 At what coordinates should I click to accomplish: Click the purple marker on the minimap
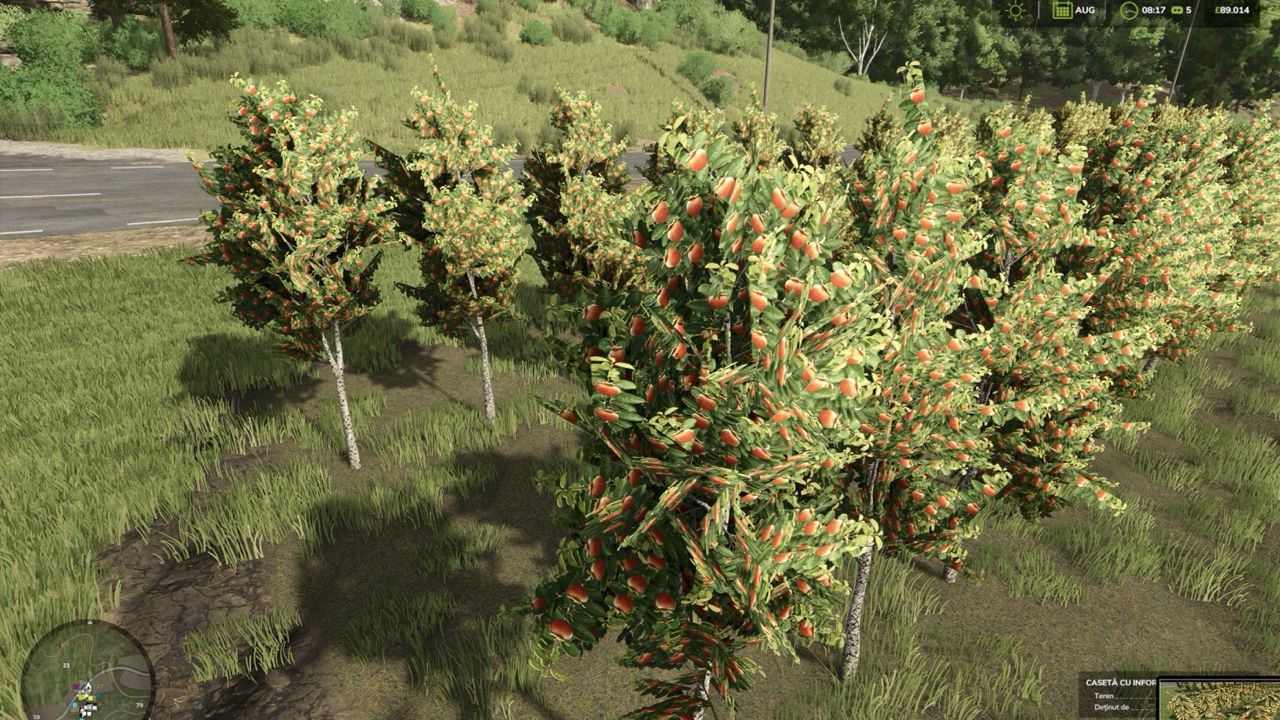click(77, 686)
